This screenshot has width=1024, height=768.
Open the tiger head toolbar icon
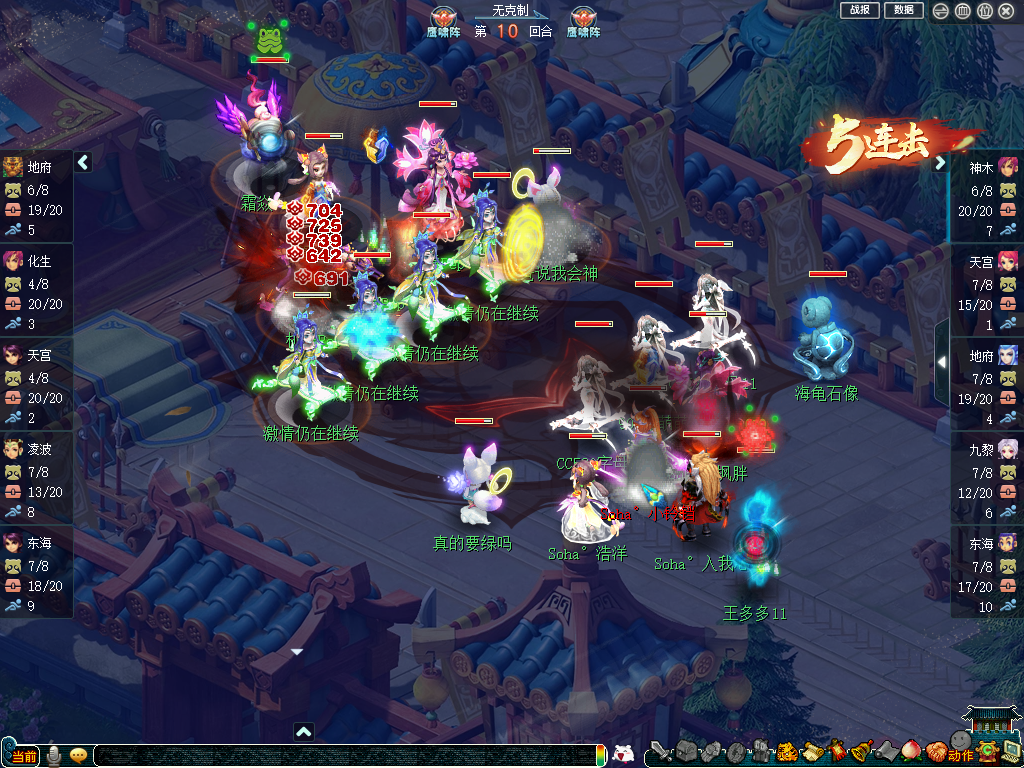tap(787, 751)
